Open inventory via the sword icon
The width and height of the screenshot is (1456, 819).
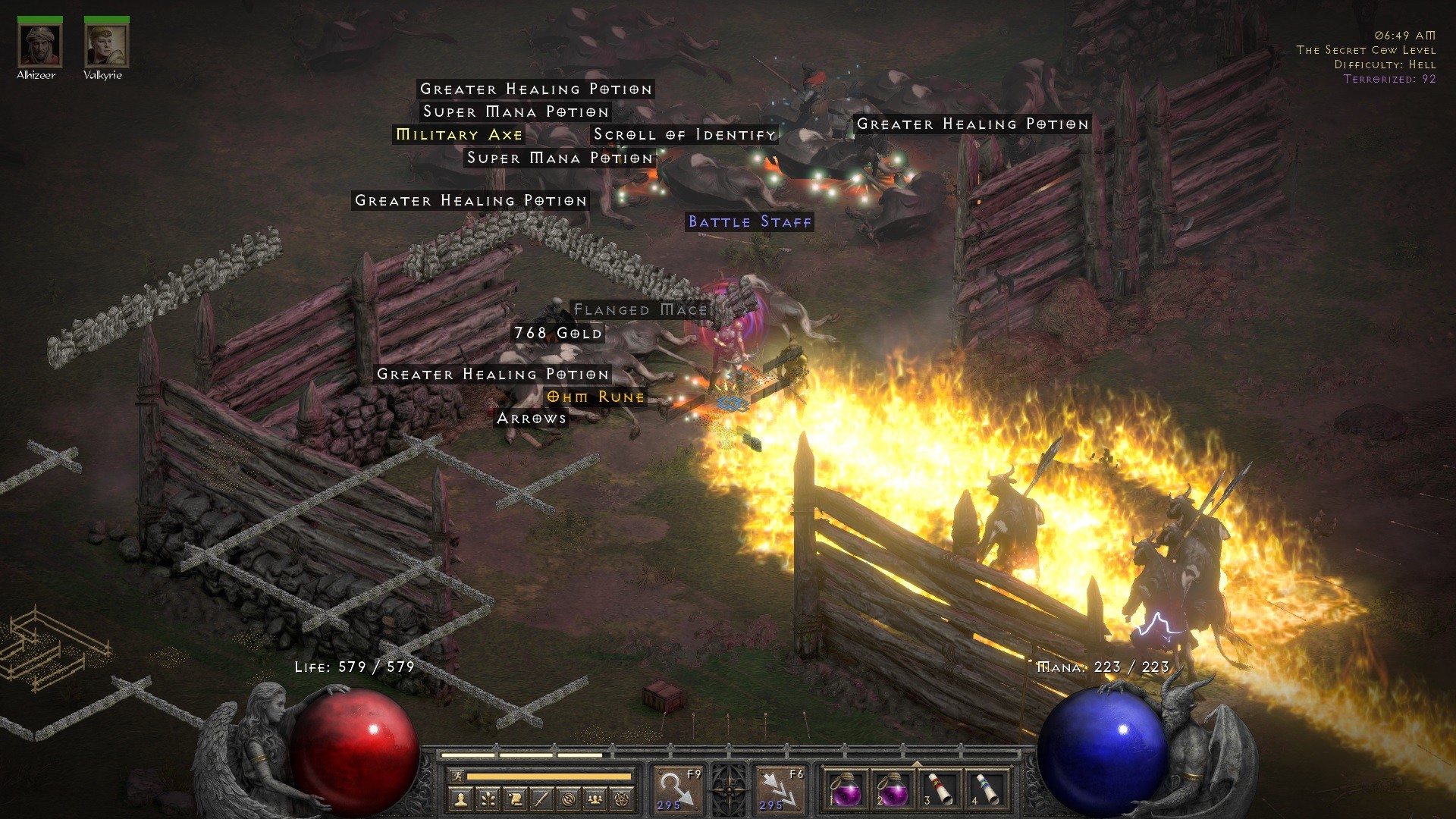[541, 799]
